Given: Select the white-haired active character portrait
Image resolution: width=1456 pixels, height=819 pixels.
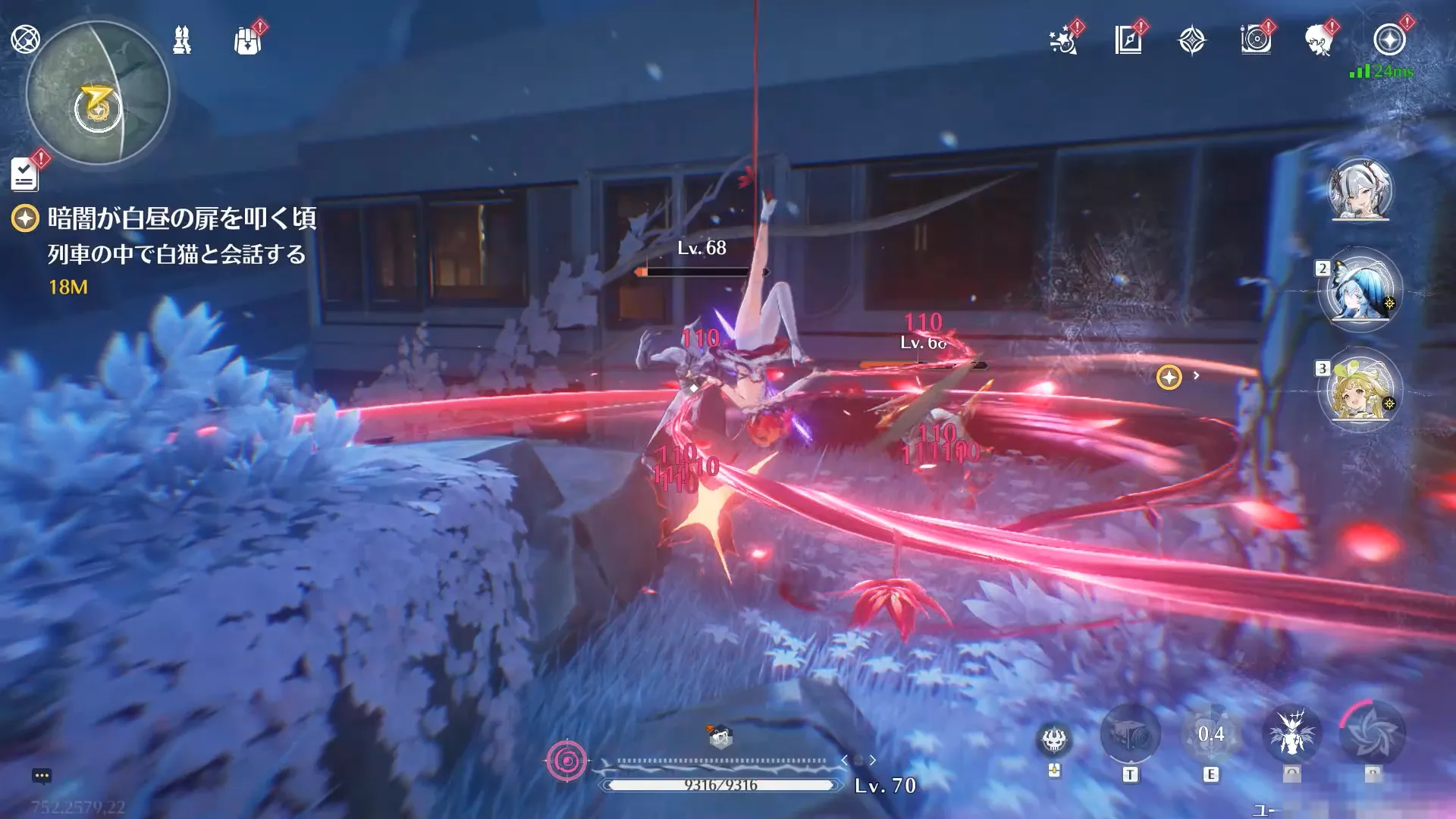Looking at the screenshot, I should [1360, 190].
